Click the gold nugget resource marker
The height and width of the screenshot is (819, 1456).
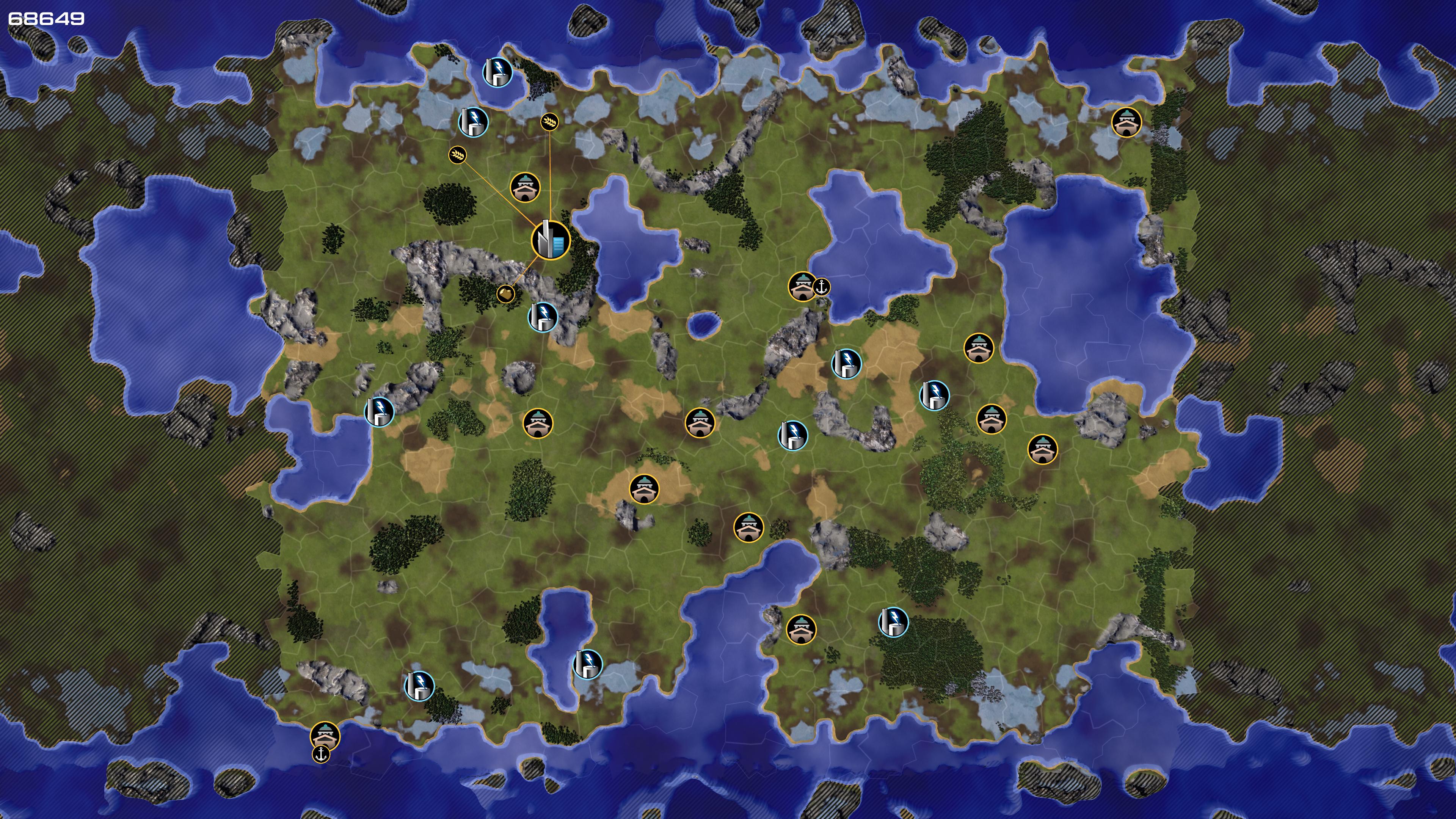click(505, 294)
